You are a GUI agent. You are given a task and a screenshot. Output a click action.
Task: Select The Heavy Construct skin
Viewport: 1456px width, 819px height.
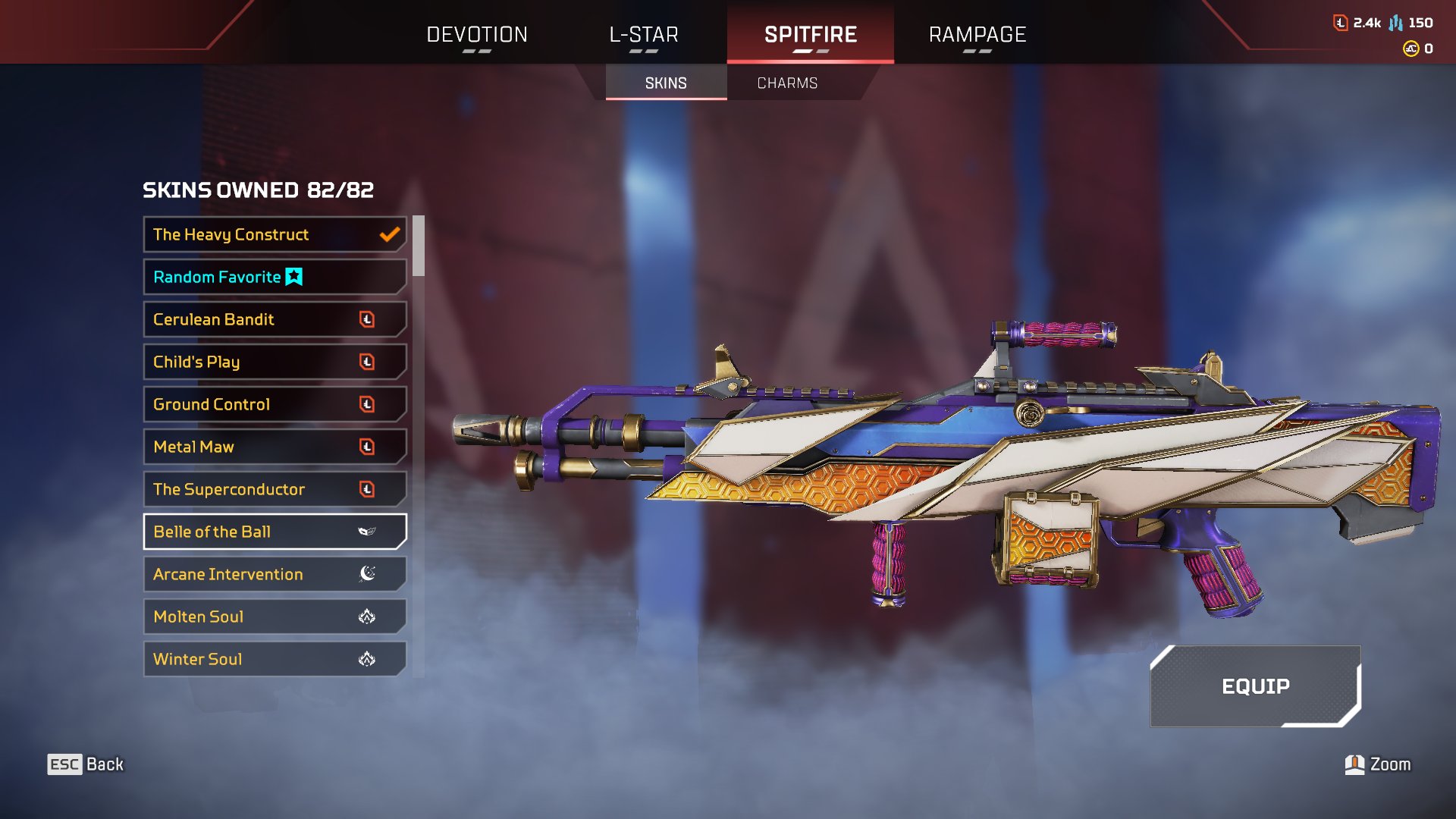click(x=275, y=234)
